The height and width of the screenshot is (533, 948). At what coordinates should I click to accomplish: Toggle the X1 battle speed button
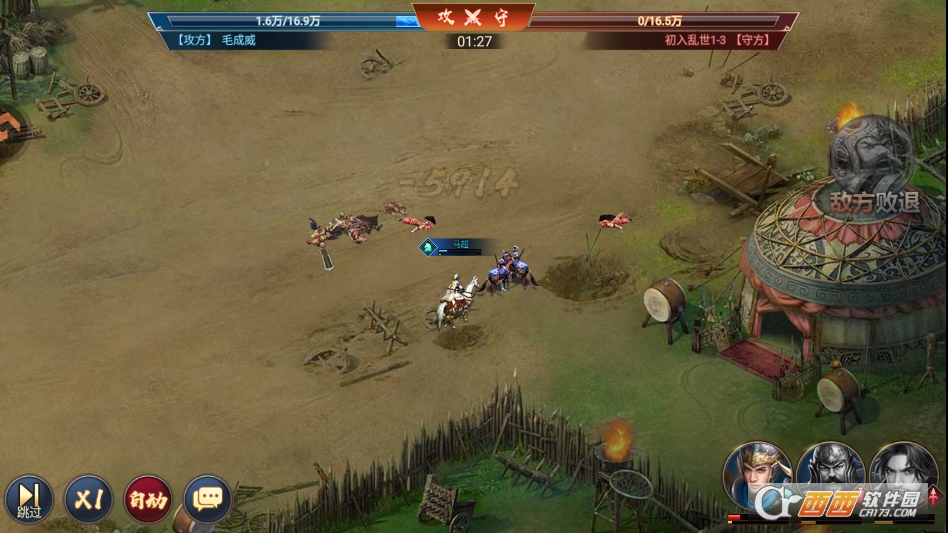[89, 498]
